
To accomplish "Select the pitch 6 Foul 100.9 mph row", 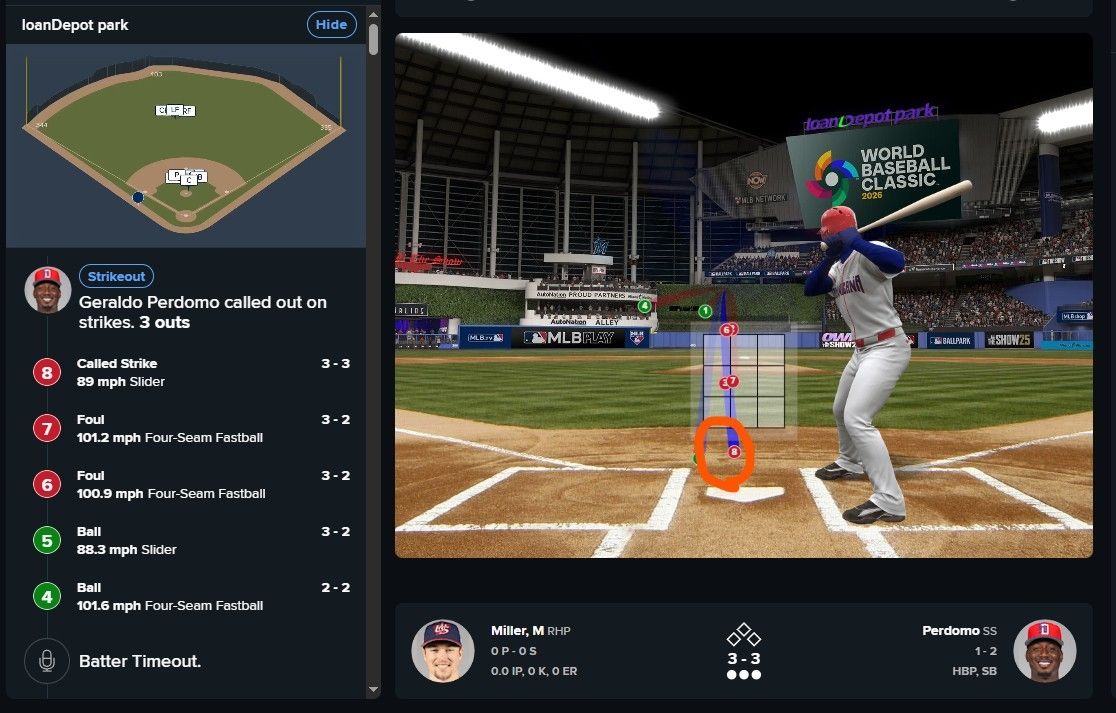I will (x=190, y=485).
